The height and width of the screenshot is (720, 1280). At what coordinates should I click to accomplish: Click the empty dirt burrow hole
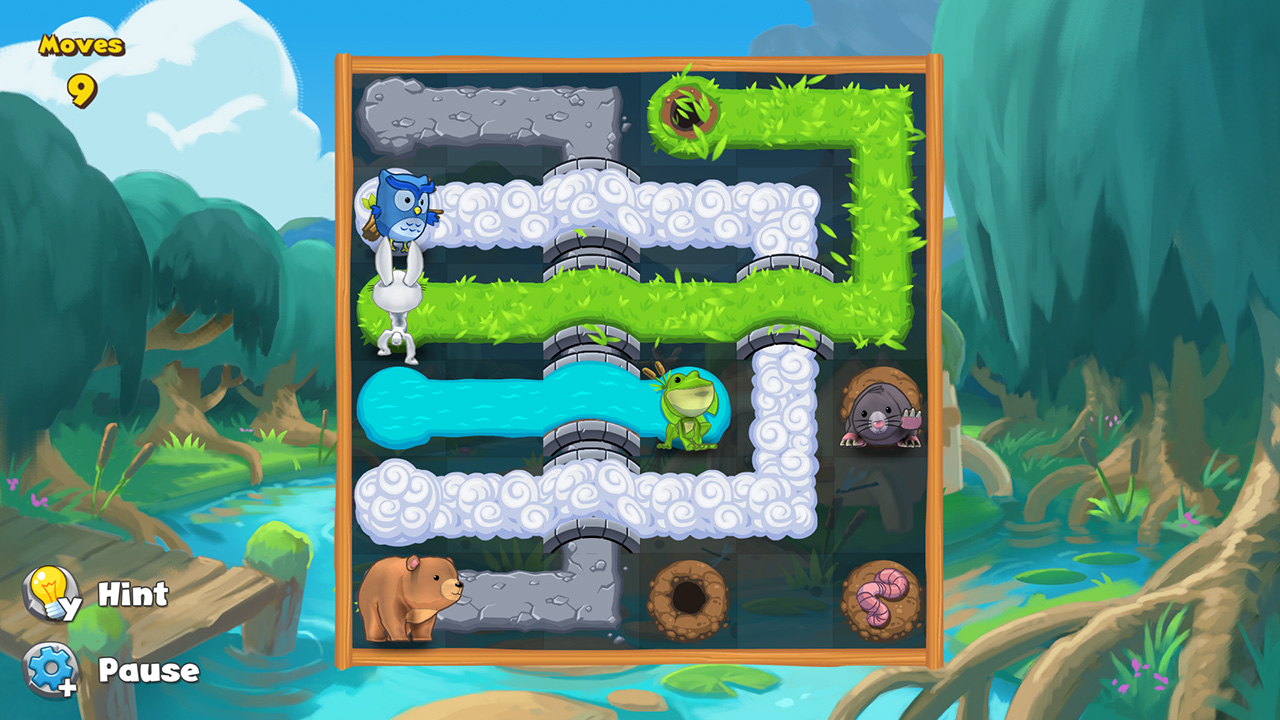click(x=690, y=597)
